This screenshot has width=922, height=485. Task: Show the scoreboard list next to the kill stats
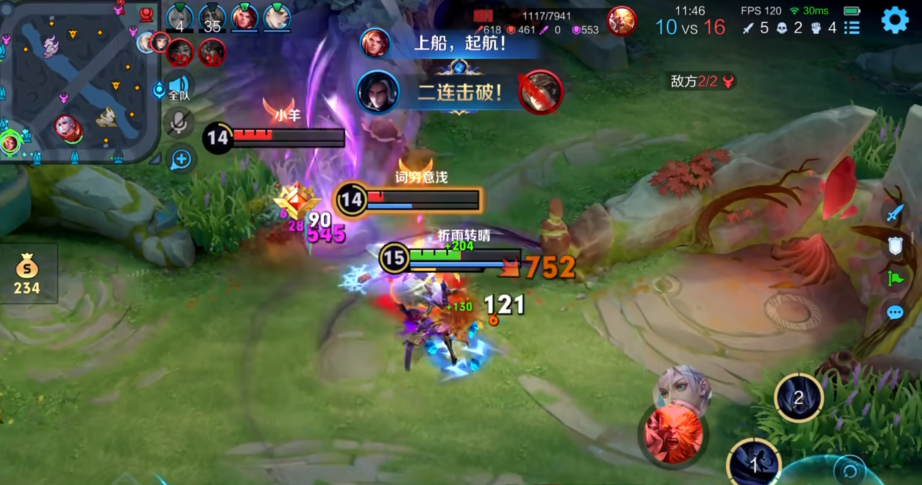point(852,28)
